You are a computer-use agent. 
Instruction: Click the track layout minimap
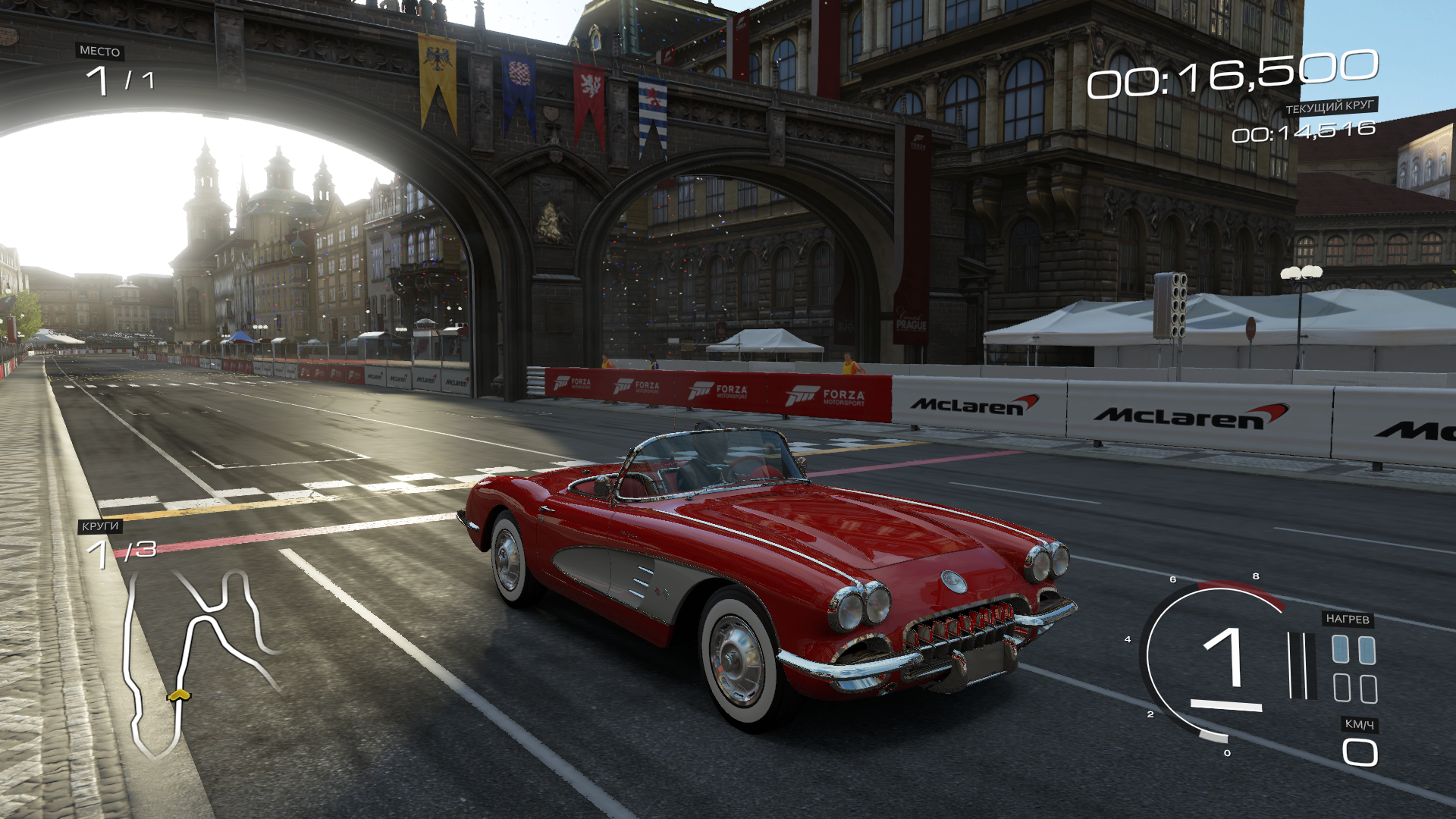[199, 658]
